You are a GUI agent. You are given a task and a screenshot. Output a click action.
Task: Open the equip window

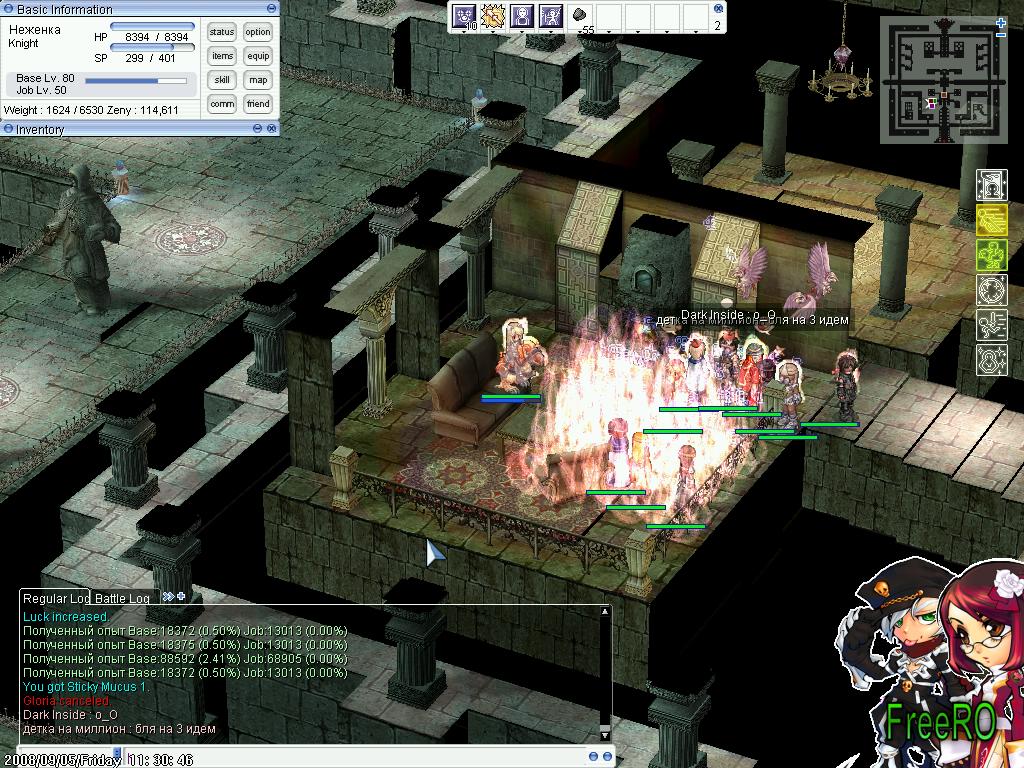tap(258, 56)
